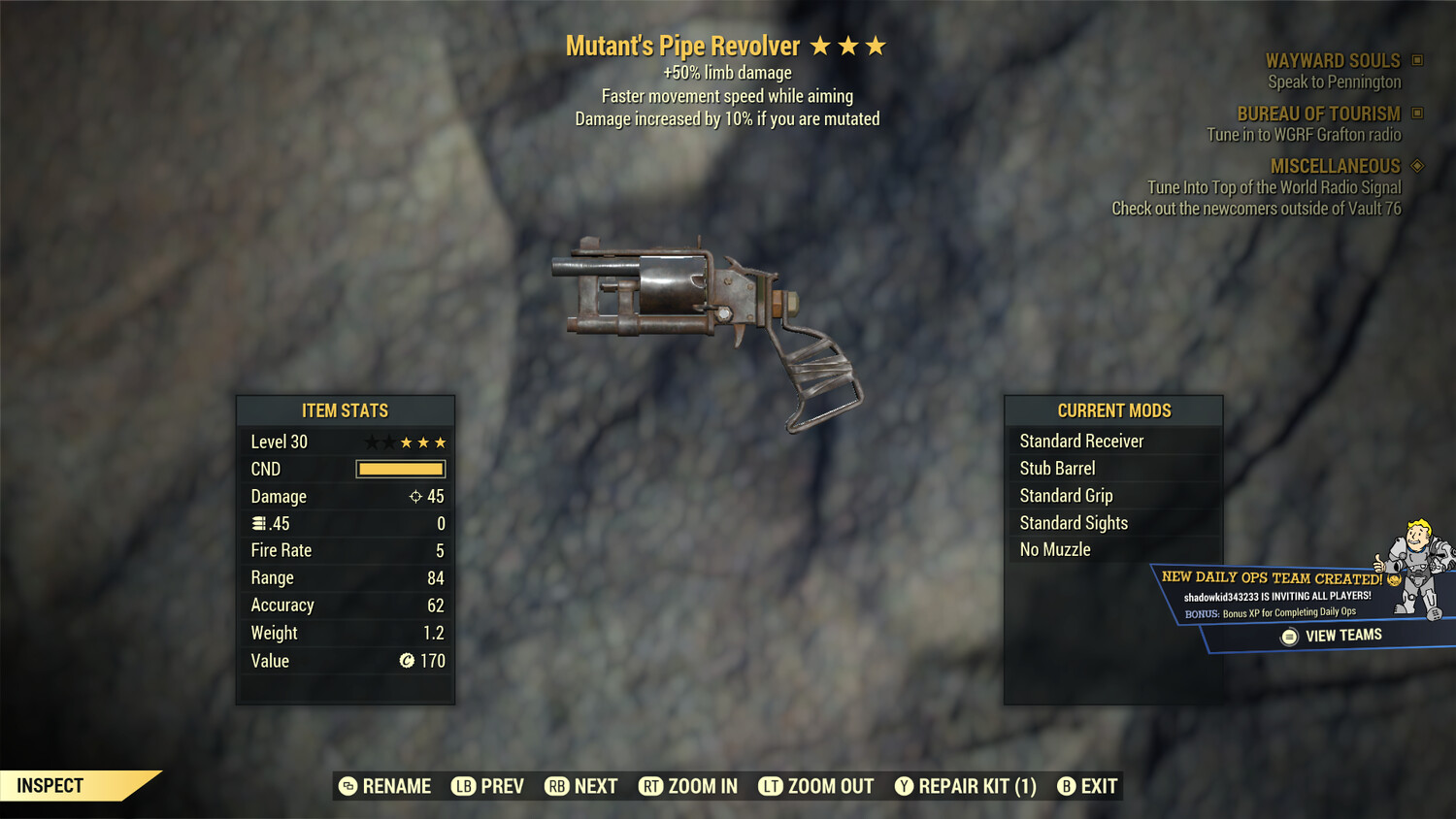The image size is (1456, 819).
Task: Click the RT icon for Zoom In
Action: (x=652, y=786)
